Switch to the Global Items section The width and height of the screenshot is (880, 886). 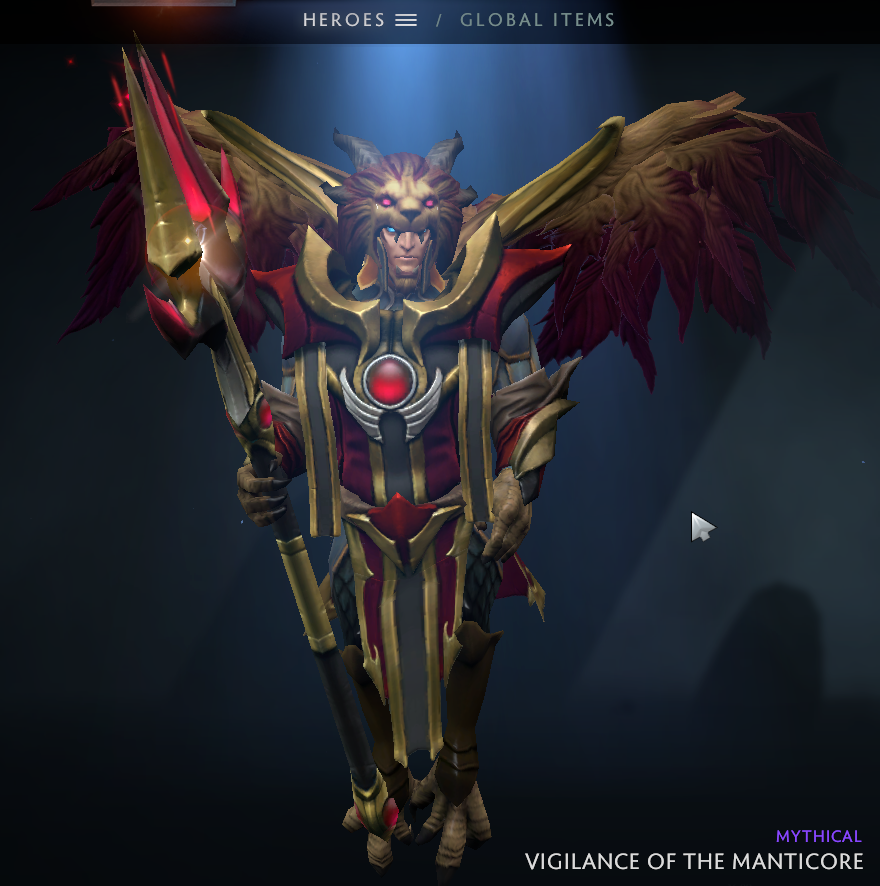(x=537, y=20)
